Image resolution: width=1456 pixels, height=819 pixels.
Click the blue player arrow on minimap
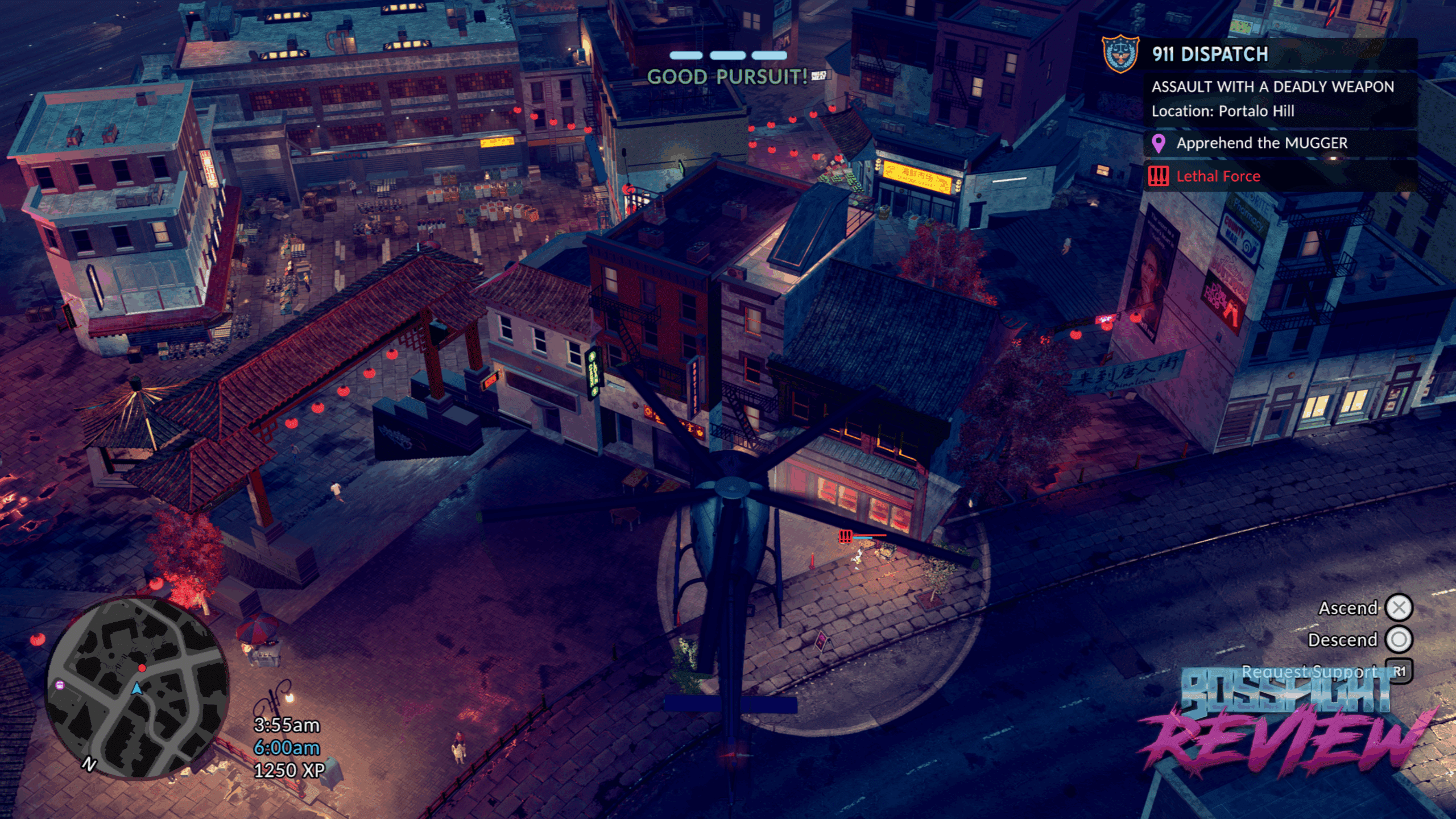click(136, 689)
